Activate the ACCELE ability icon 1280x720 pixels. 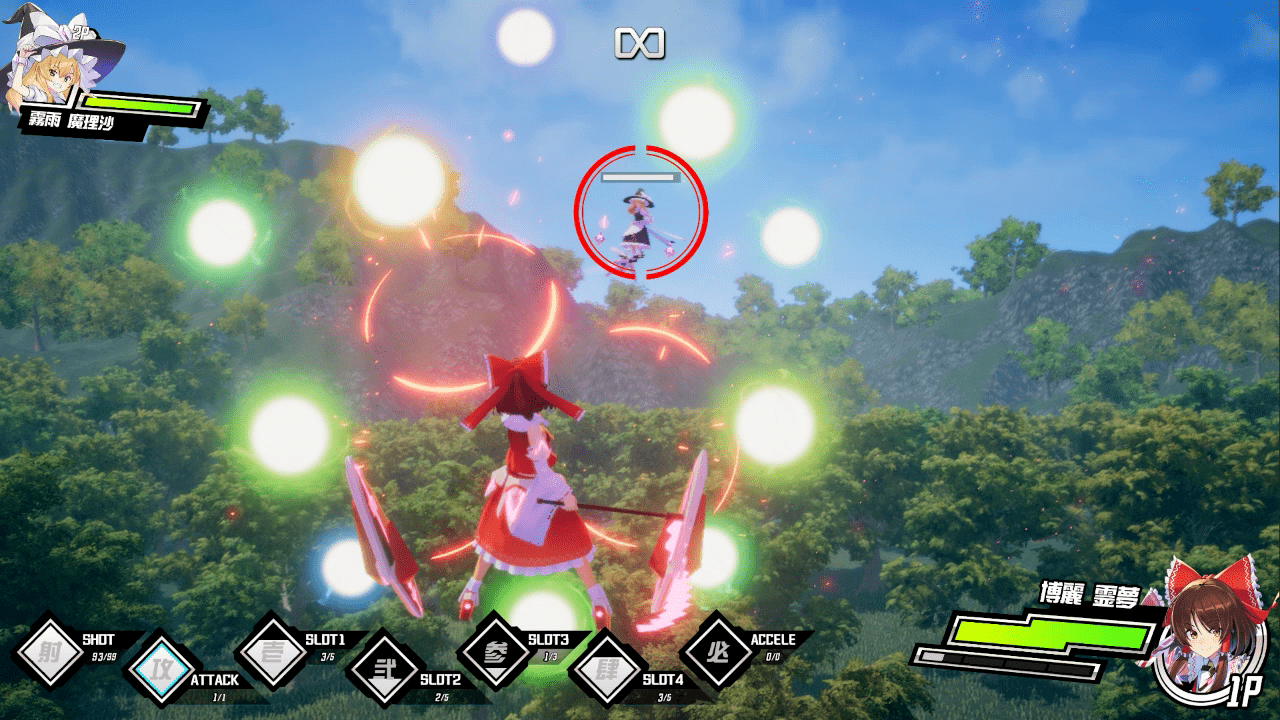[x=717, y=650]
